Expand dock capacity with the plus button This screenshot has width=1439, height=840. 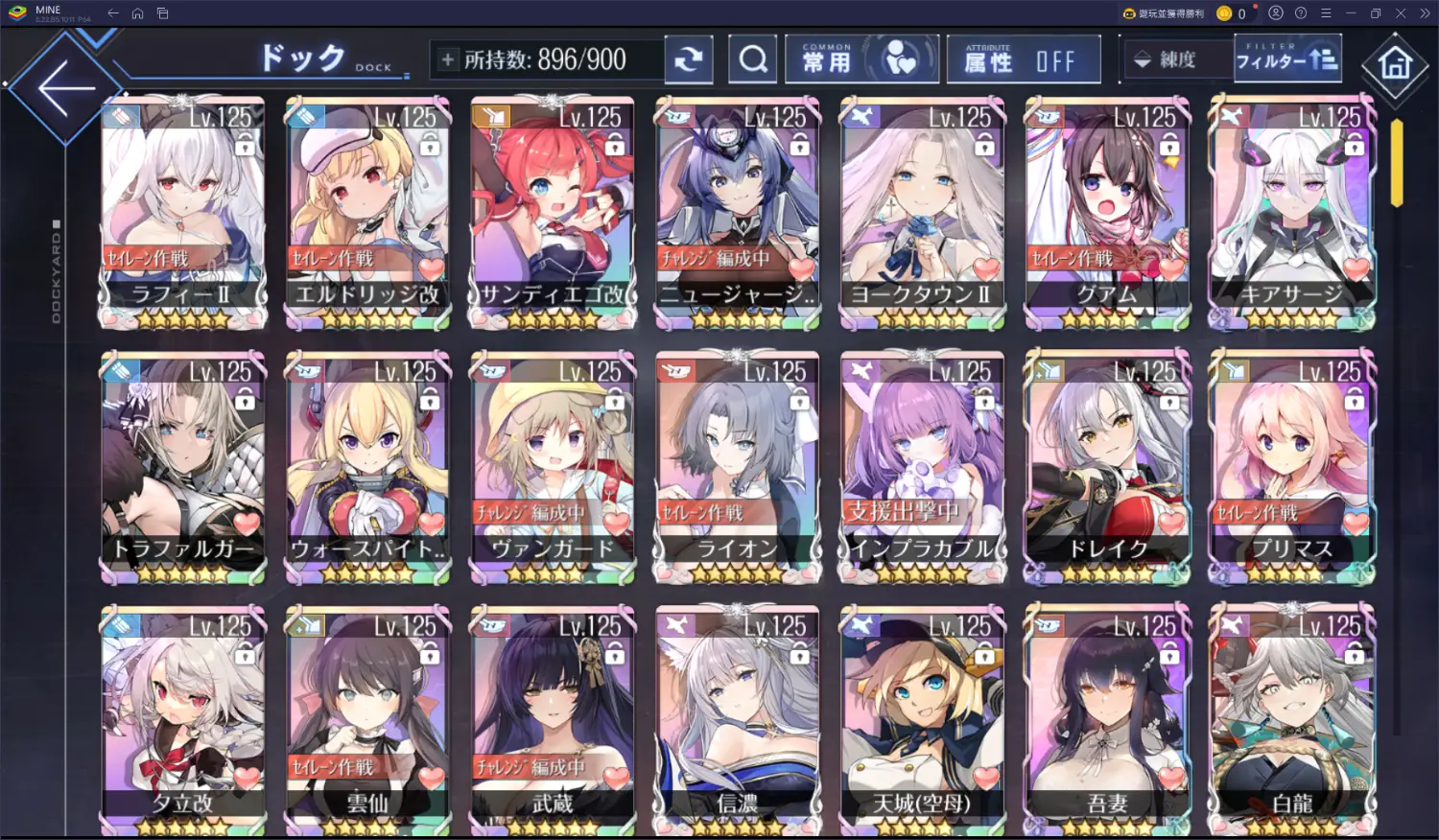[448, 59]
